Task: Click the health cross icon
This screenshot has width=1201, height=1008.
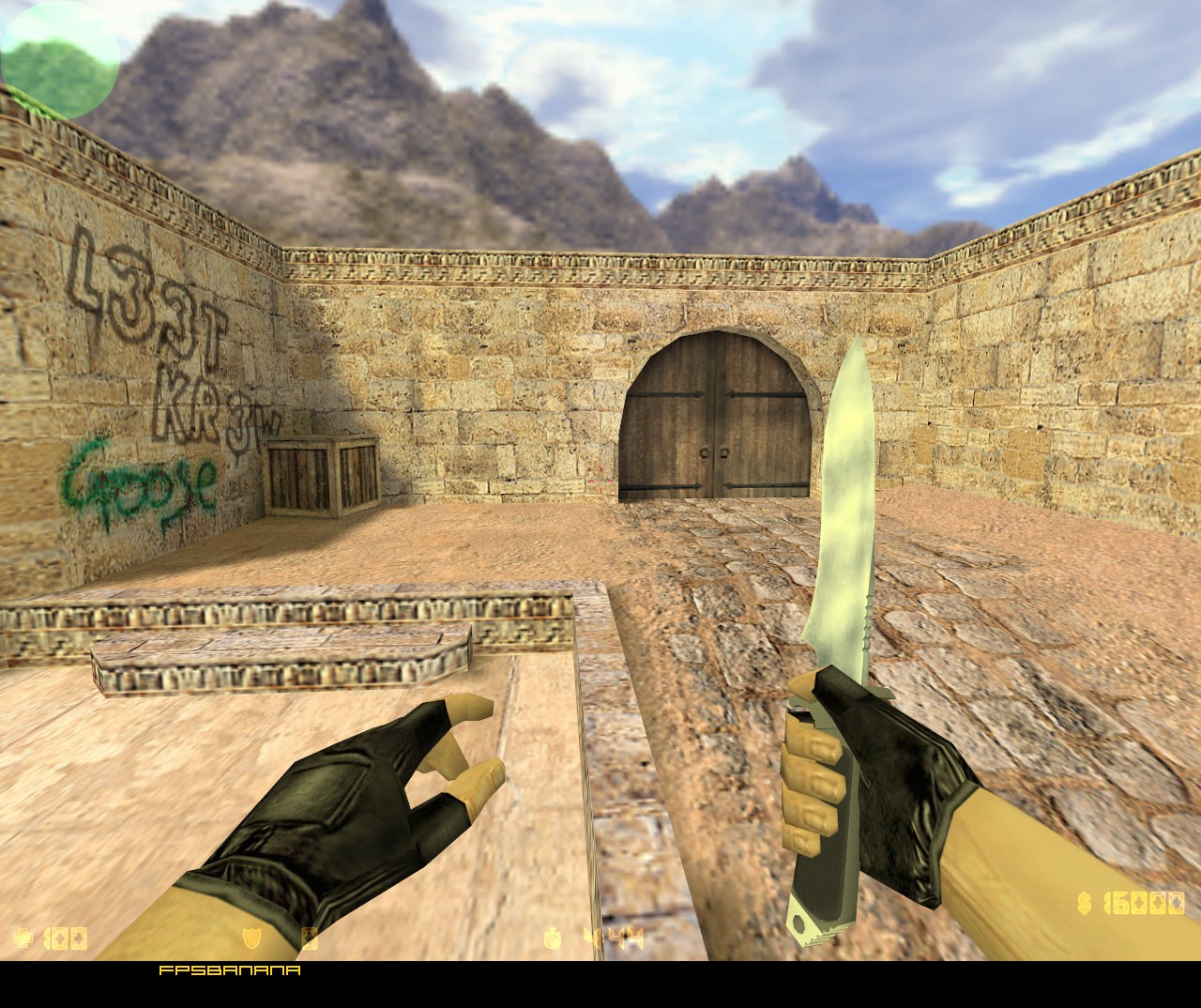Action: 23,936
